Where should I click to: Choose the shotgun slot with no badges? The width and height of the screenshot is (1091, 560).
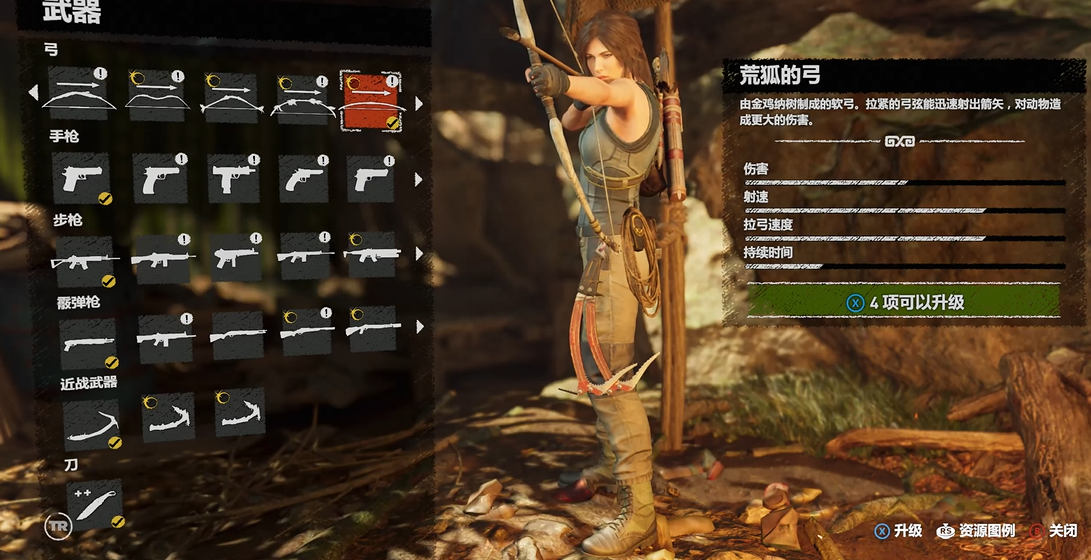pyautogui.click(x=238, y=335)
